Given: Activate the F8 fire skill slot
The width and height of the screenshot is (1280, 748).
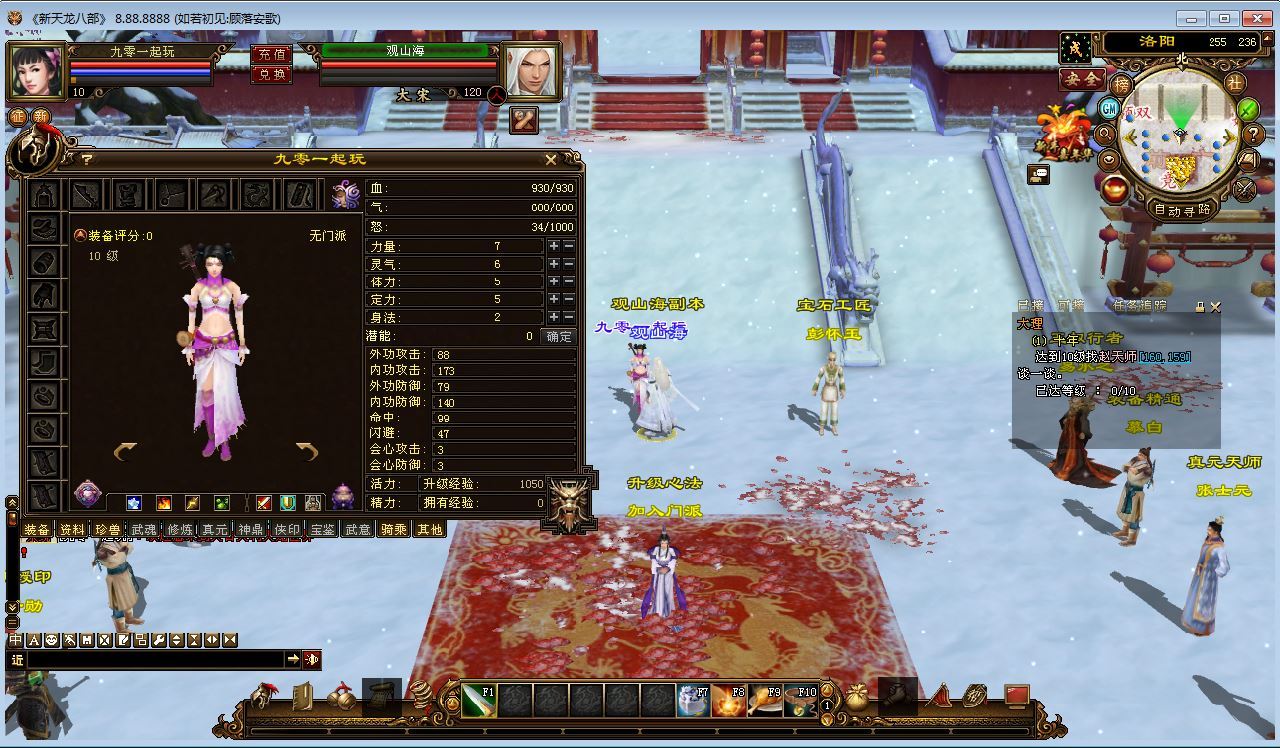Looking at the screenshot, I should (x=729, y=700).
